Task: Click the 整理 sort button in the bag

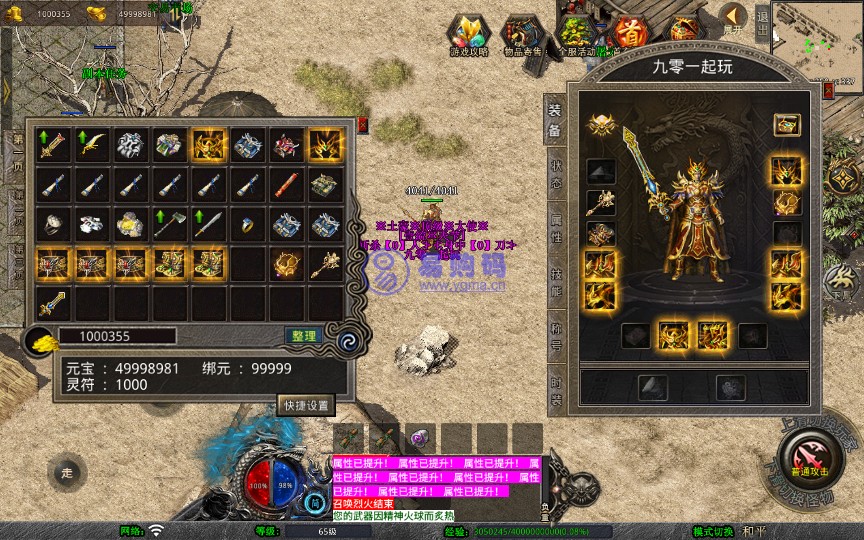Action: [x=301, y=336]
